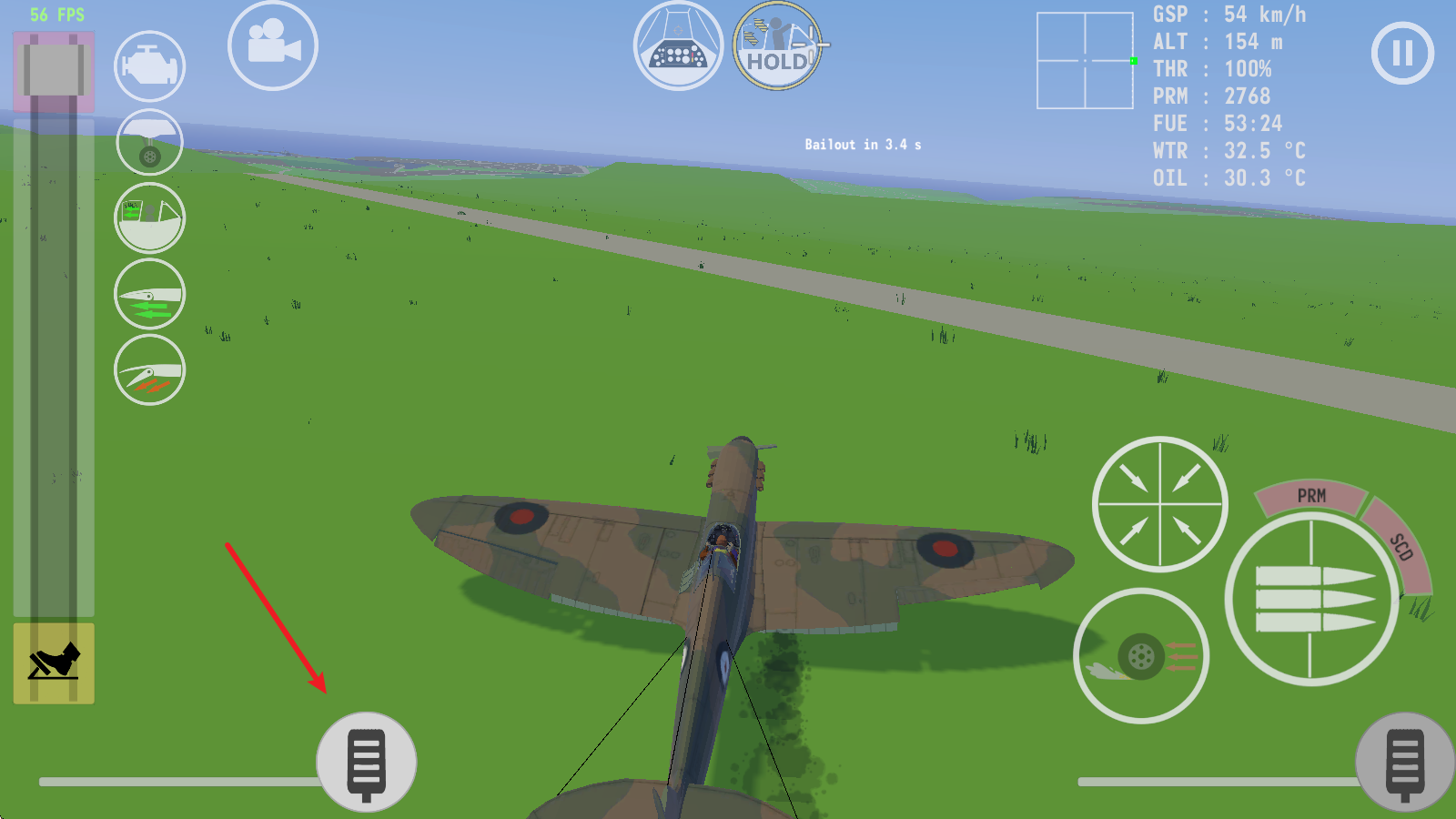
Task: Activate the movie camera view
Action: click(x=272, y=45)
